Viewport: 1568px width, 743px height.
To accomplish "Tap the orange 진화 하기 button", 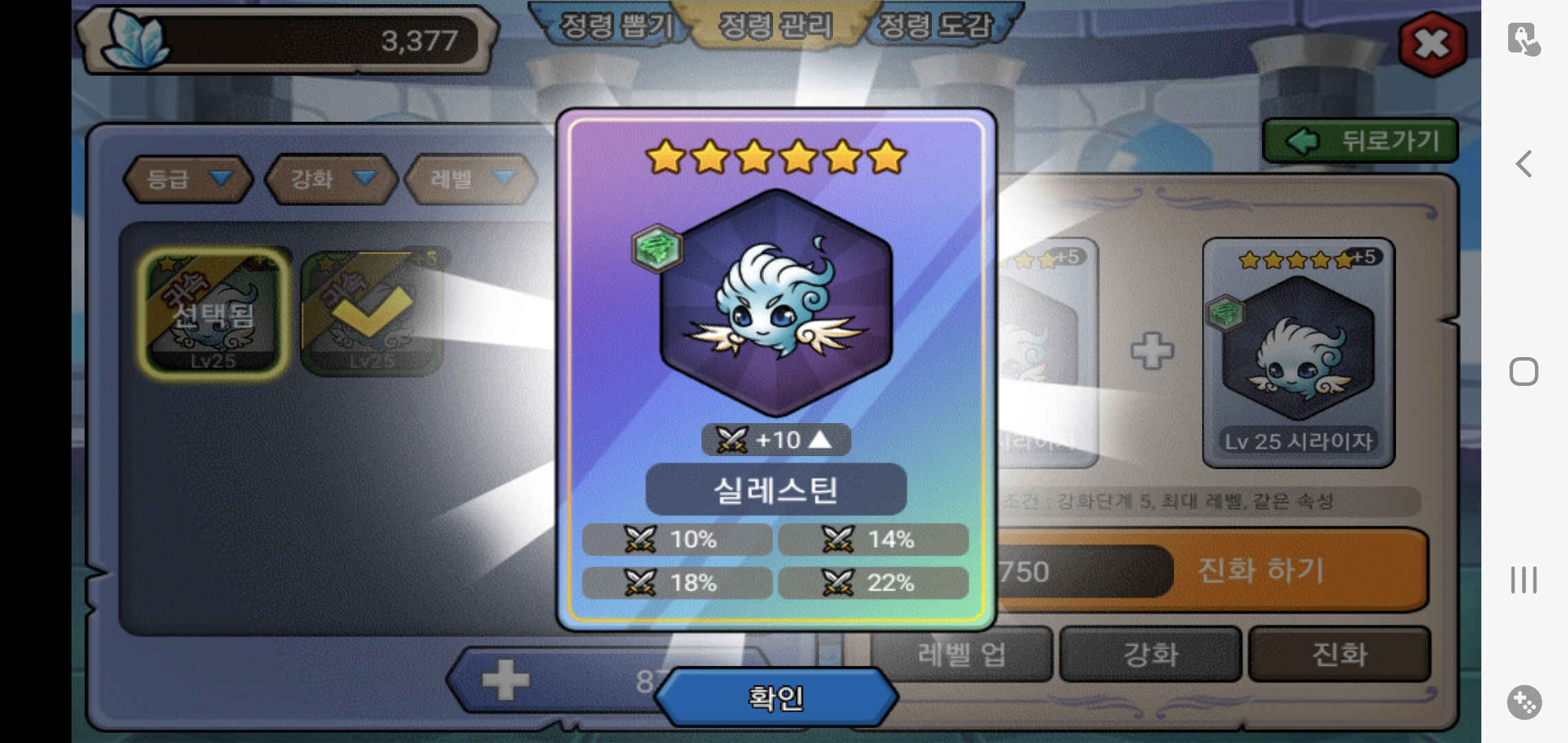I will (x=1261, y=570).
